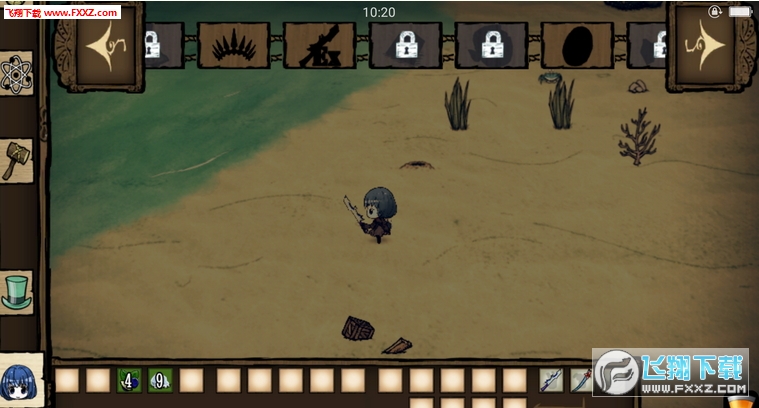Select the inventory slot with count 9
759x408 pixels.
(160, 380)
